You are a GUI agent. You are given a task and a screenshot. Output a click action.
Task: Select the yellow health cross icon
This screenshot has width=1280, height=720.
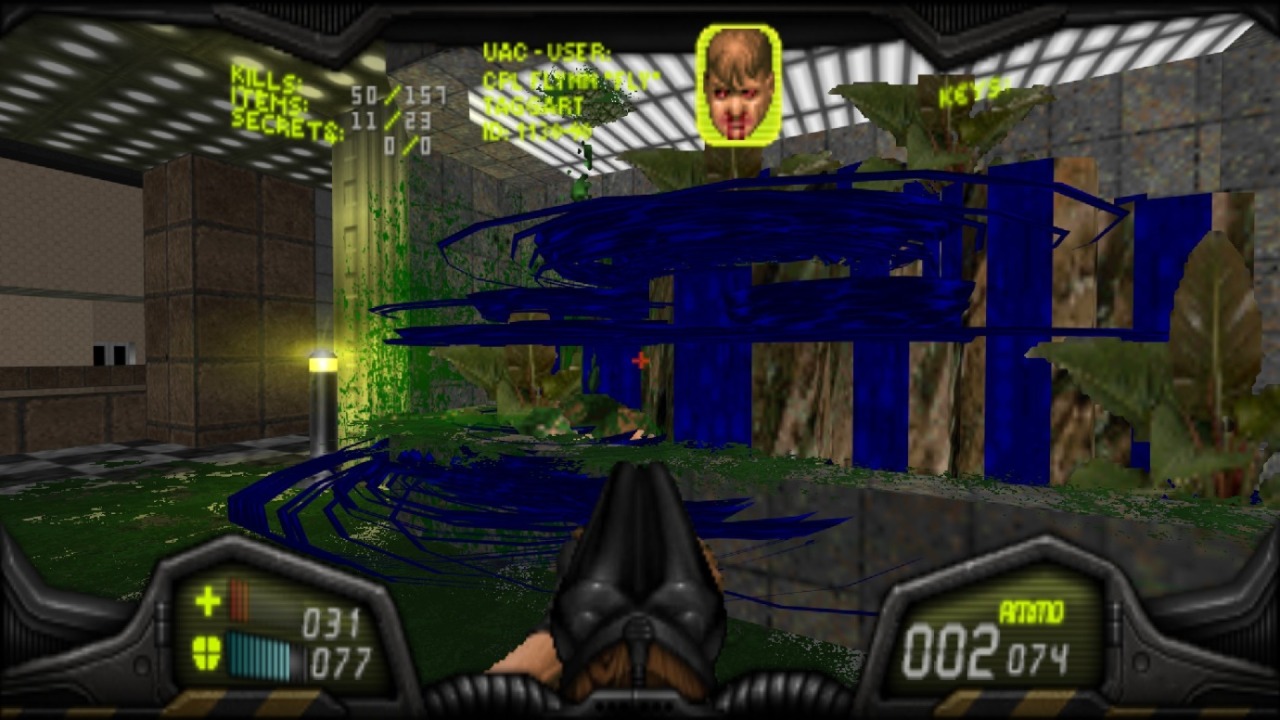point(207,601)
